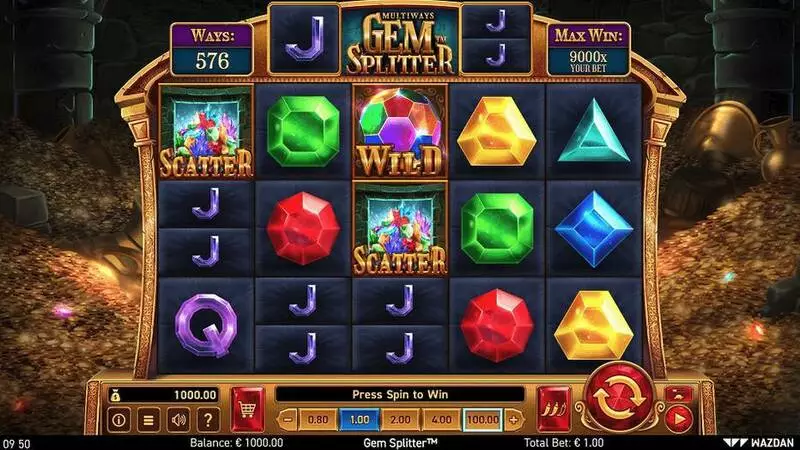Increase the bet with the plus button

click(514, 419)
